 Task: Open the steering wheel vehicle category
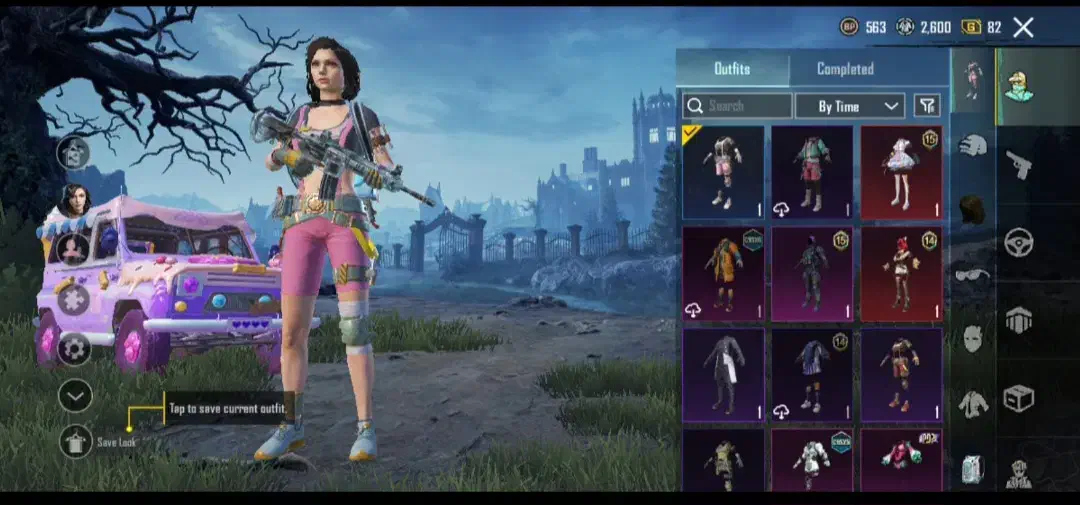coord(1018,241)
